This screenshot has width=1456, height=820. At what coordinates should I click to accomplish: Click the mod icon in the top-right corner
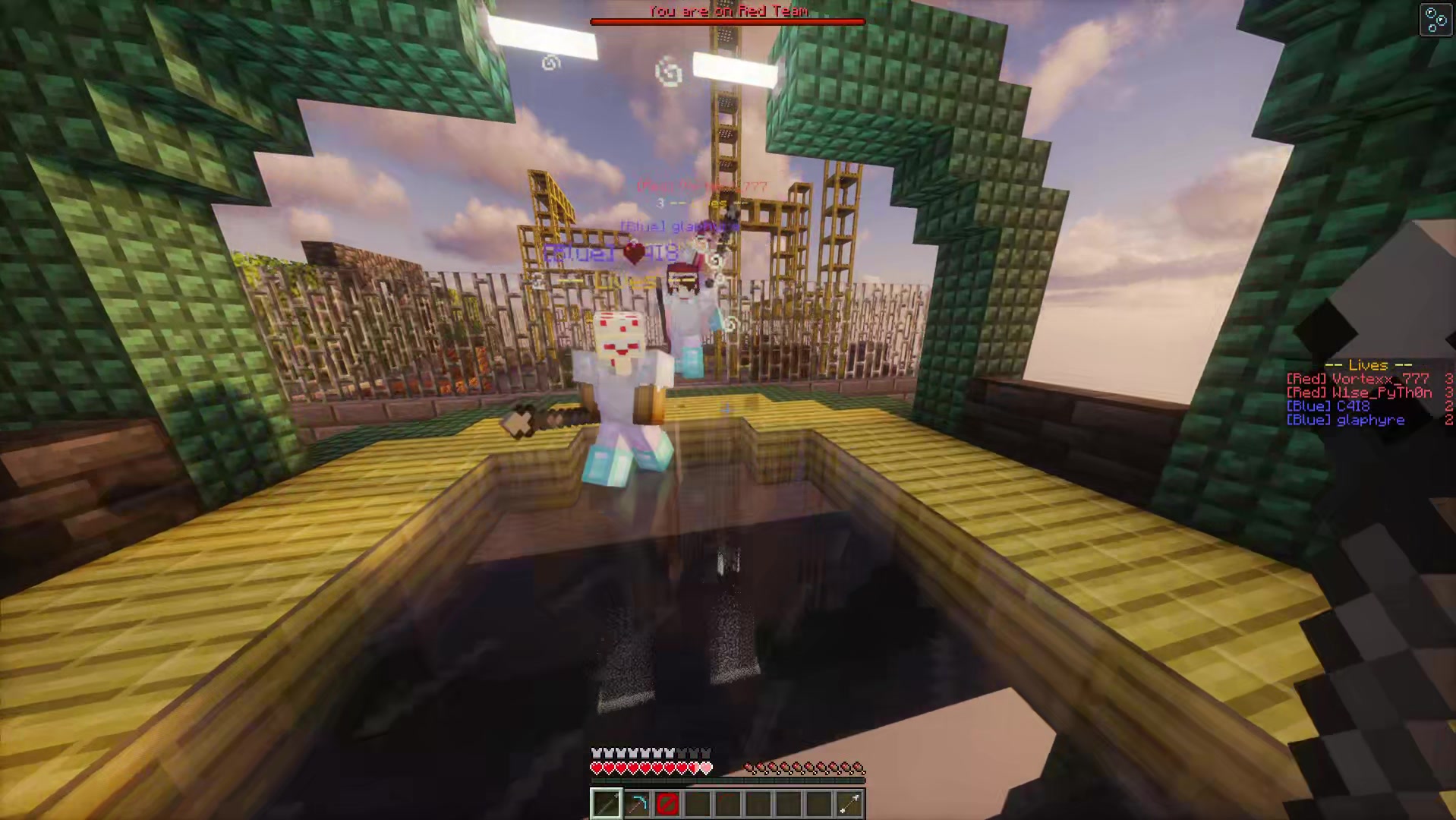[1436, 19]
